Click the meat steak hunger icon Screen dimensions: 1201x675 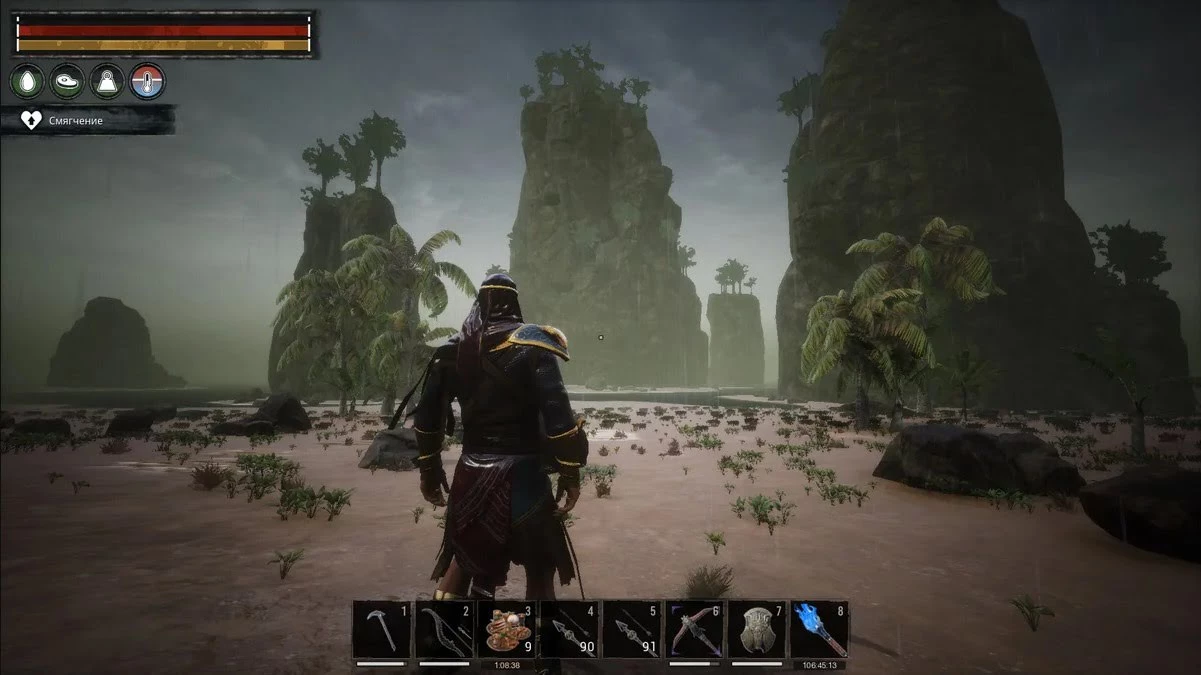click(x=67, y=82)
